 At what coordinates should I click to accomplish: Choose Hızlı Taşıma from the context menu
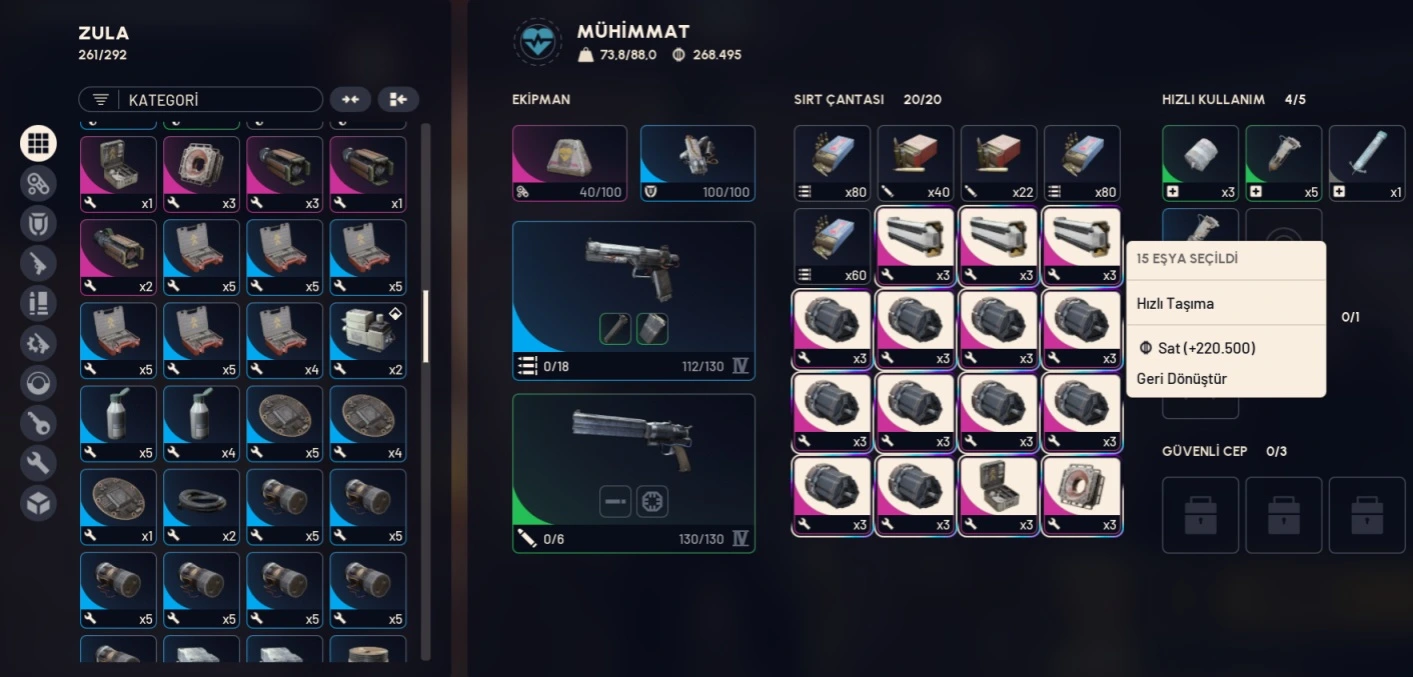[x=1175, y=303]
